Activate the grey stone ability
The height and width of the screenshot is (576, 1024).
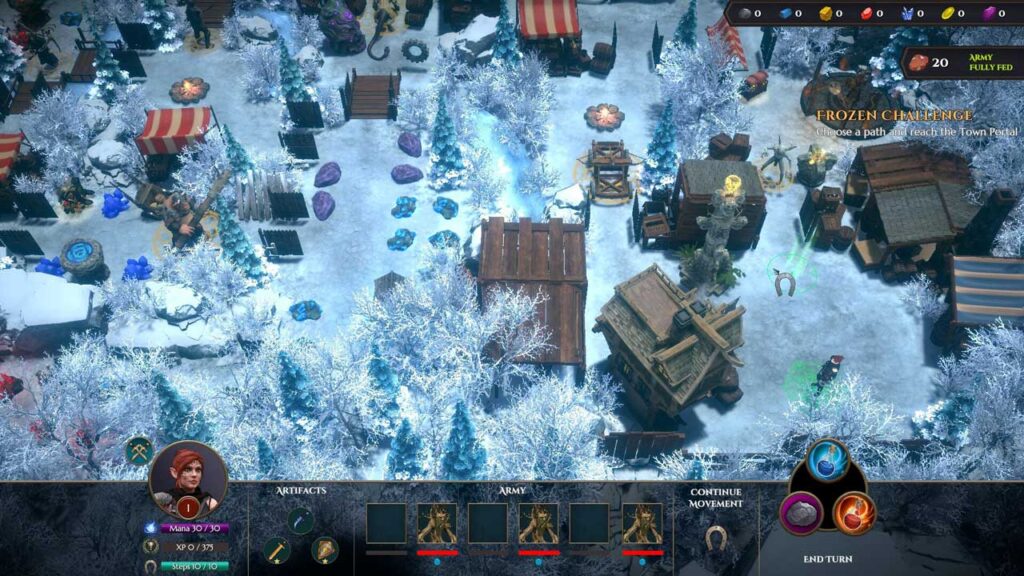[x=802, y=513]
